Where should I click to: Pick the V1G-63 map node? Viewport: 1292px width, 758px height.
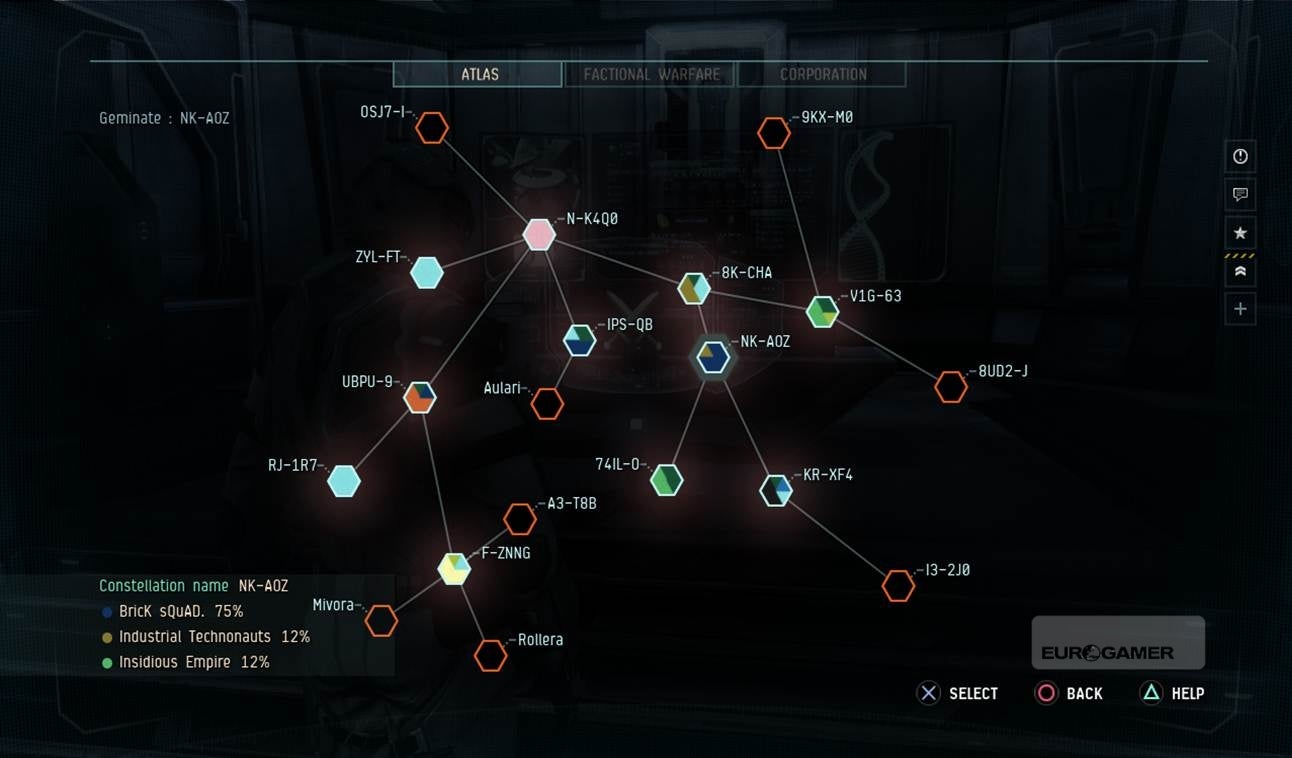(x=822, y=312)
